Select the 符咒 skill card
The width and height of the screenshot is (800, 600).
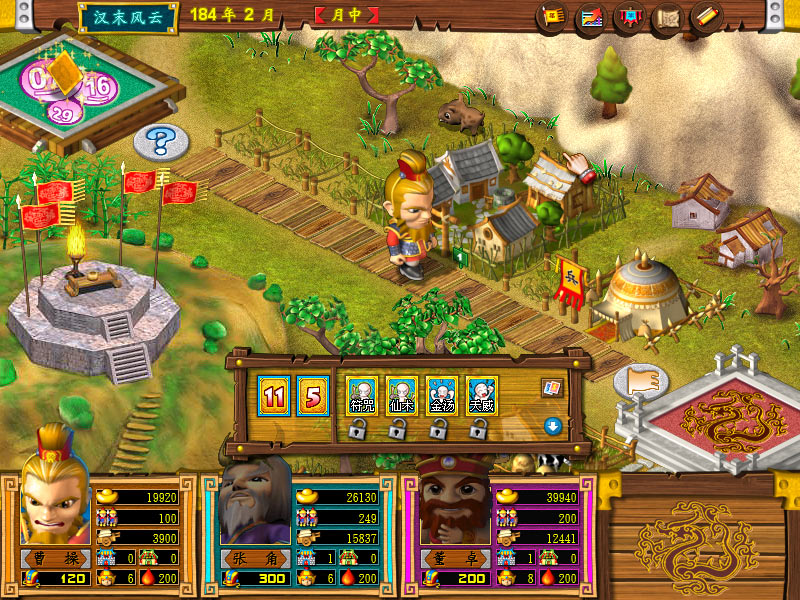click(360, 394)
